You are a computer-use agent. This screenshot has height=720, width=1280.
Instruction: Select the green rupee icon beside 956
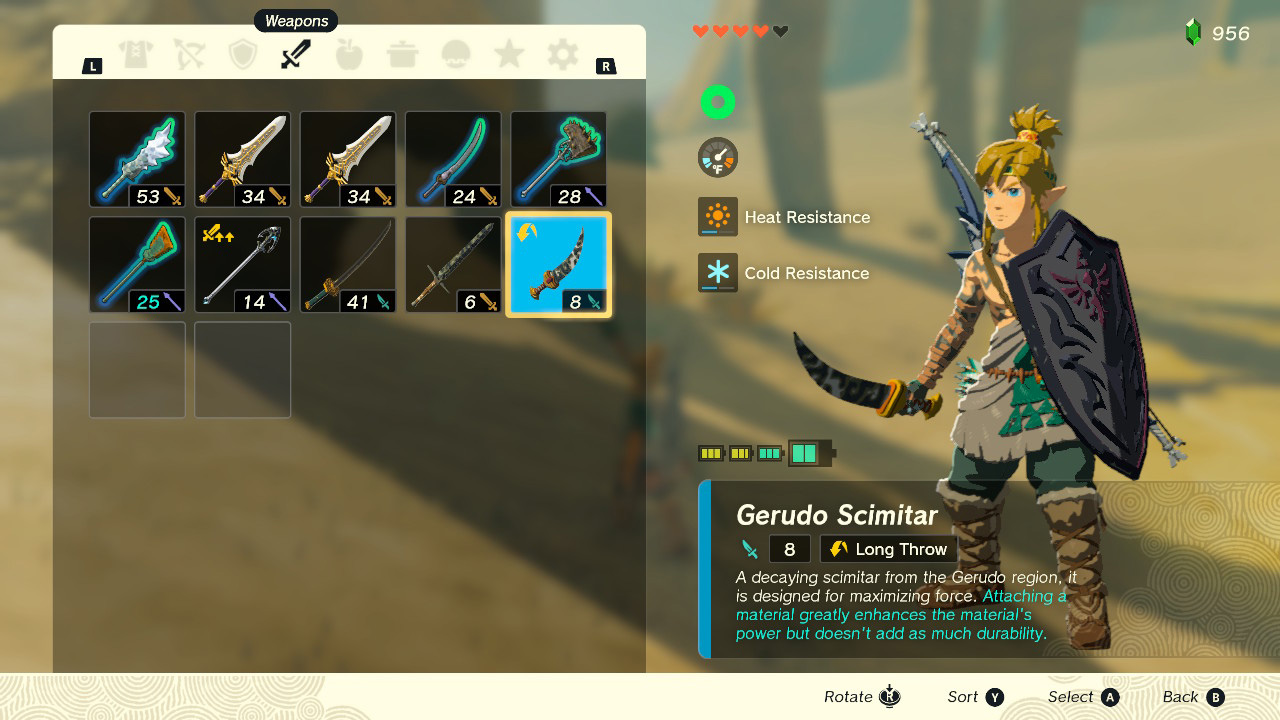(1193, 32)
